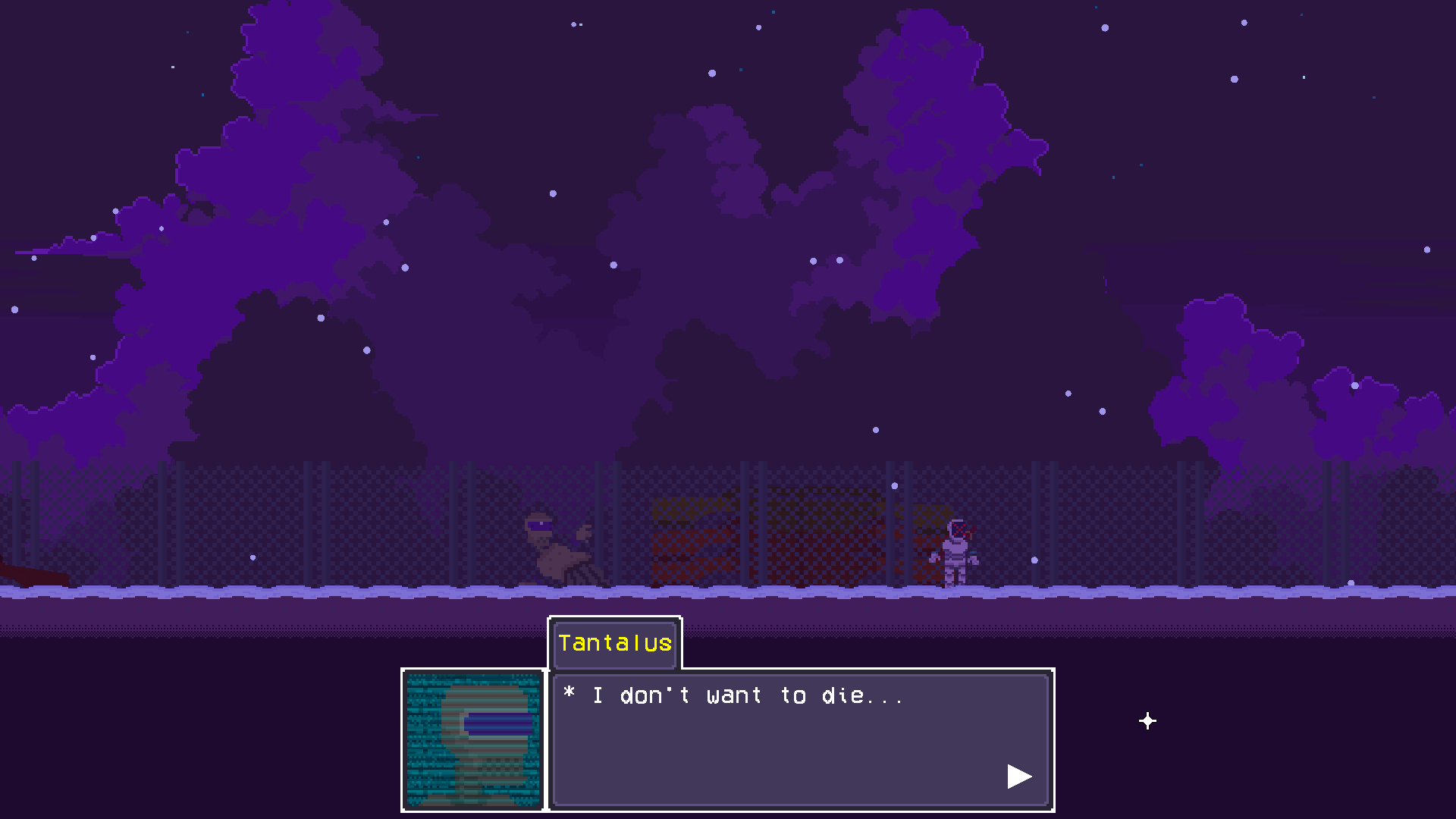This screenshot has width=1456, height=819.
Task: Click the yellow Tantalus name tag
Action: (x=614, y=644)
